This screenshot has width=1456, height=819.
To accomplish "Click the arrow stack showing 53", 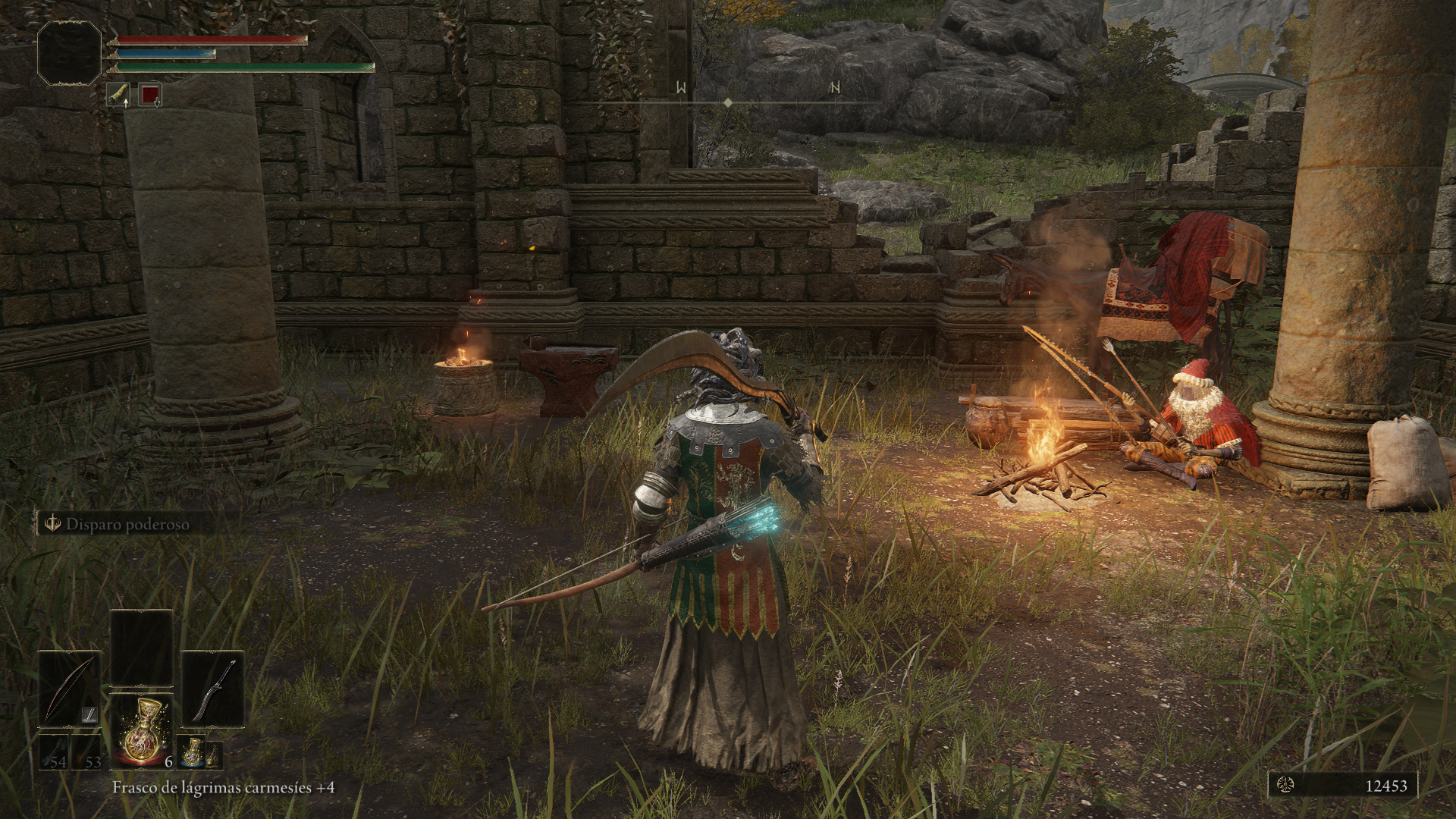I will [86, 753].
